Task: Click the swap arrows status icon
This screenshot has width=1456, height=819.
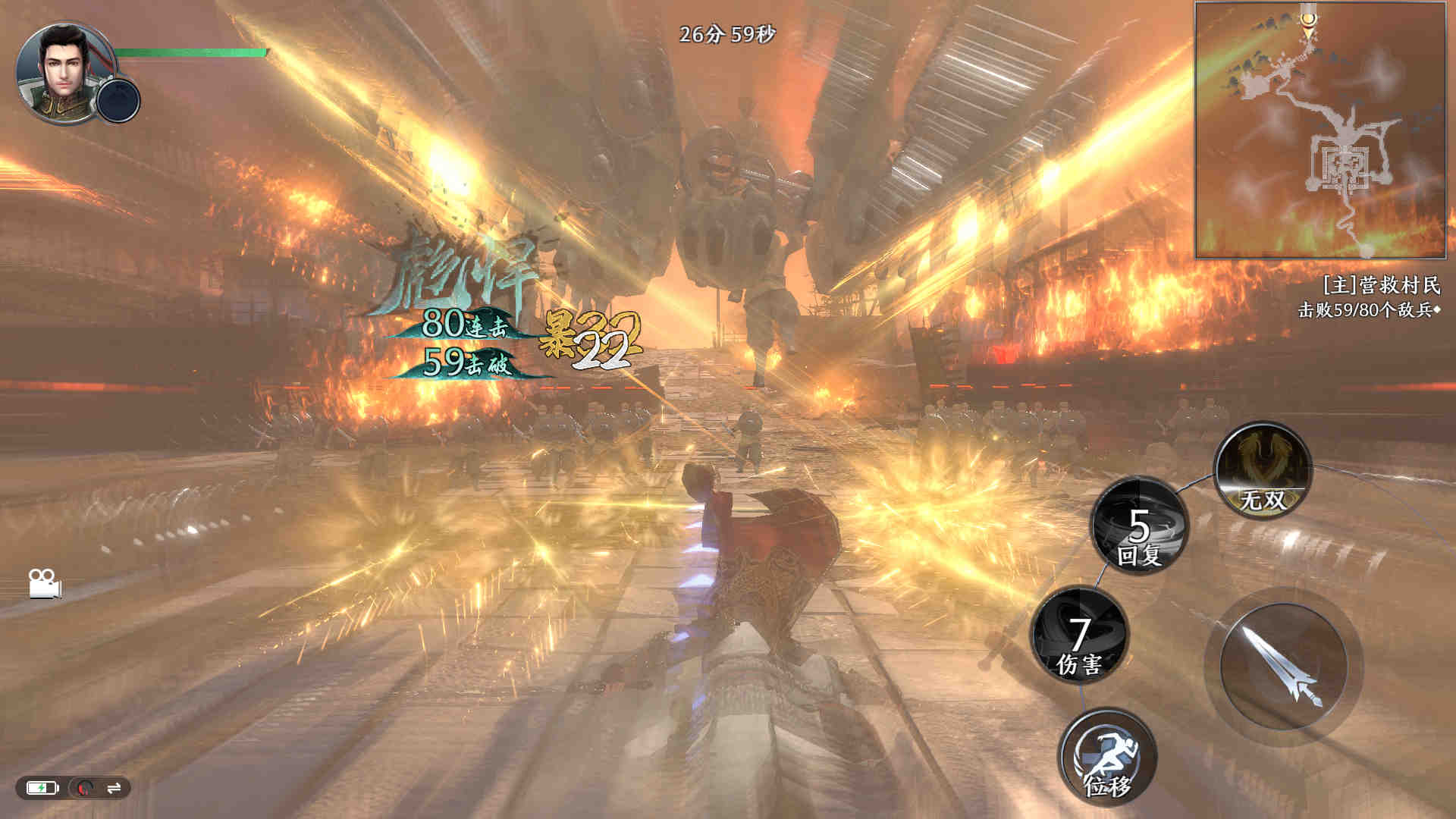Action: [x=115, y=788]
